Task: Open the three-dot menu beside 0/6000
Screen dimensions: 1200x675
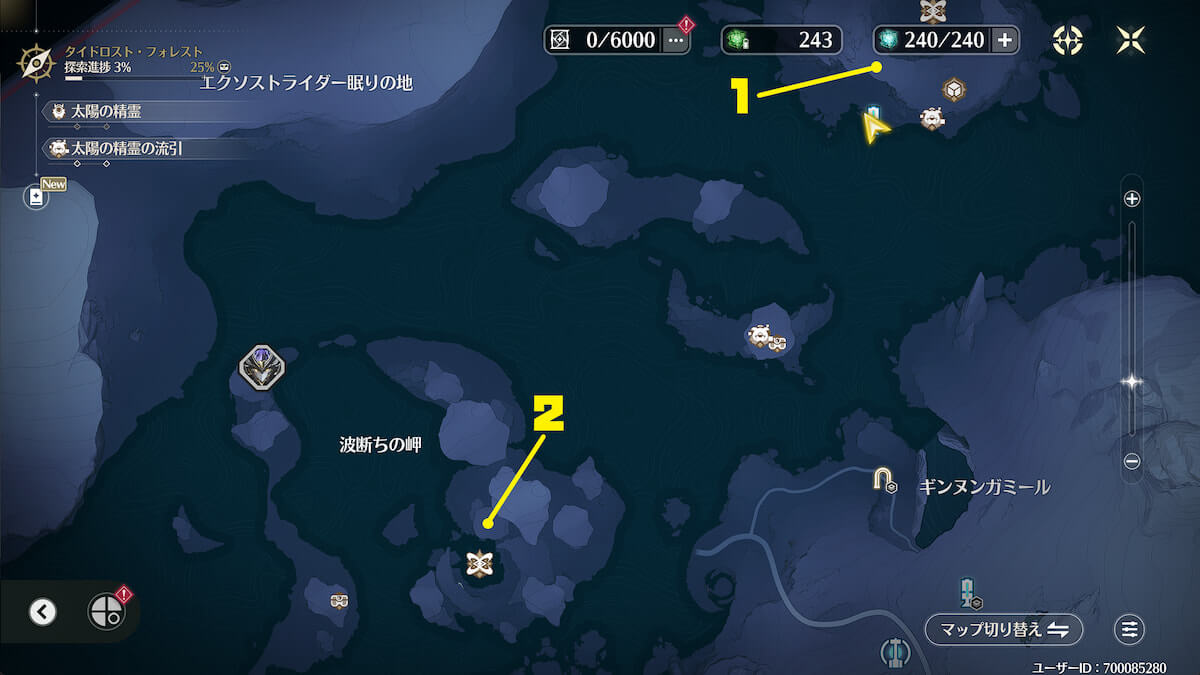Action: [x=676, y=40]
